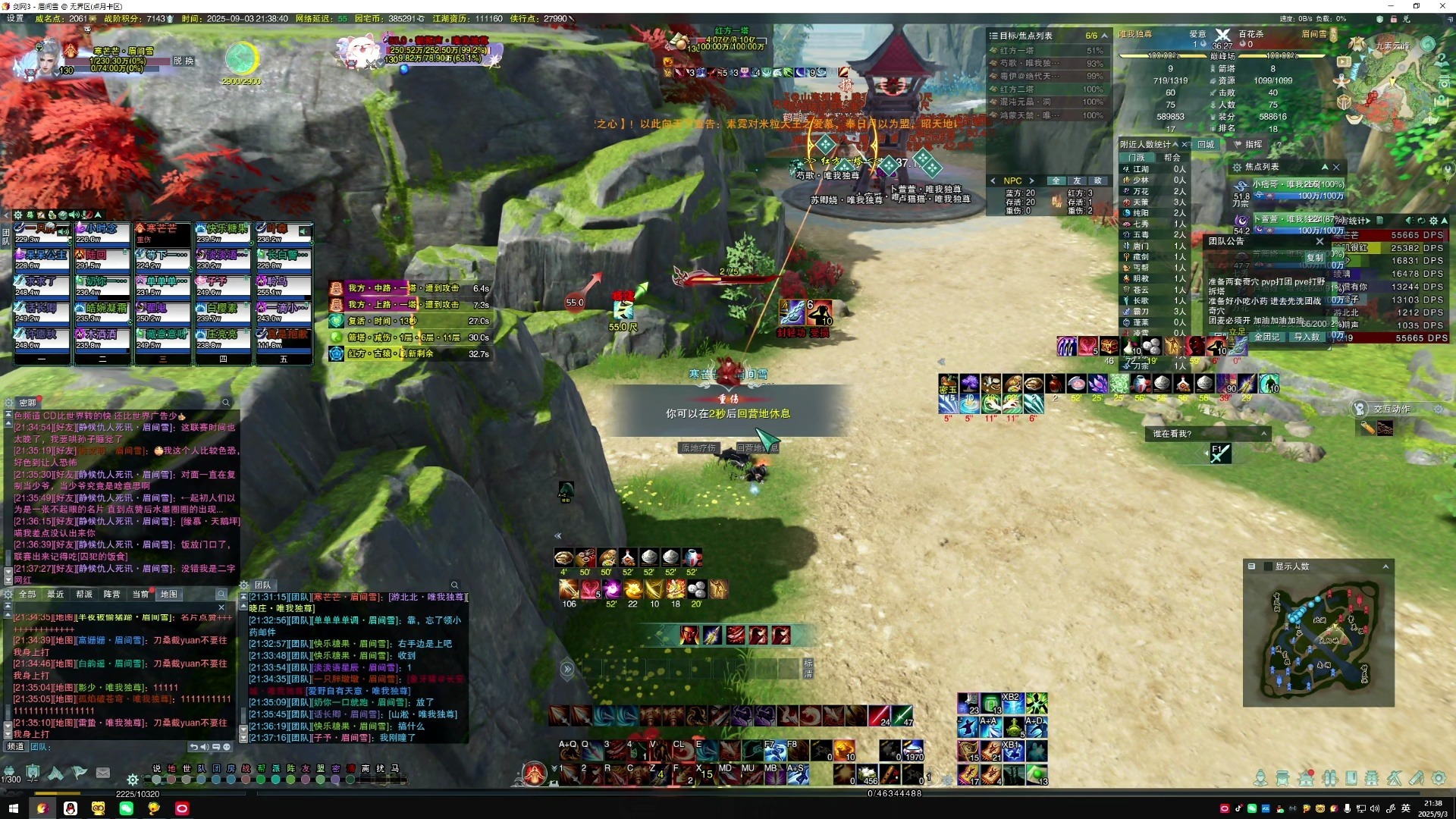The height and width of the screenshot is (819, 1456).
Task: Filter the NPC counter by 敌 enemies
Action: (1098, 180)
